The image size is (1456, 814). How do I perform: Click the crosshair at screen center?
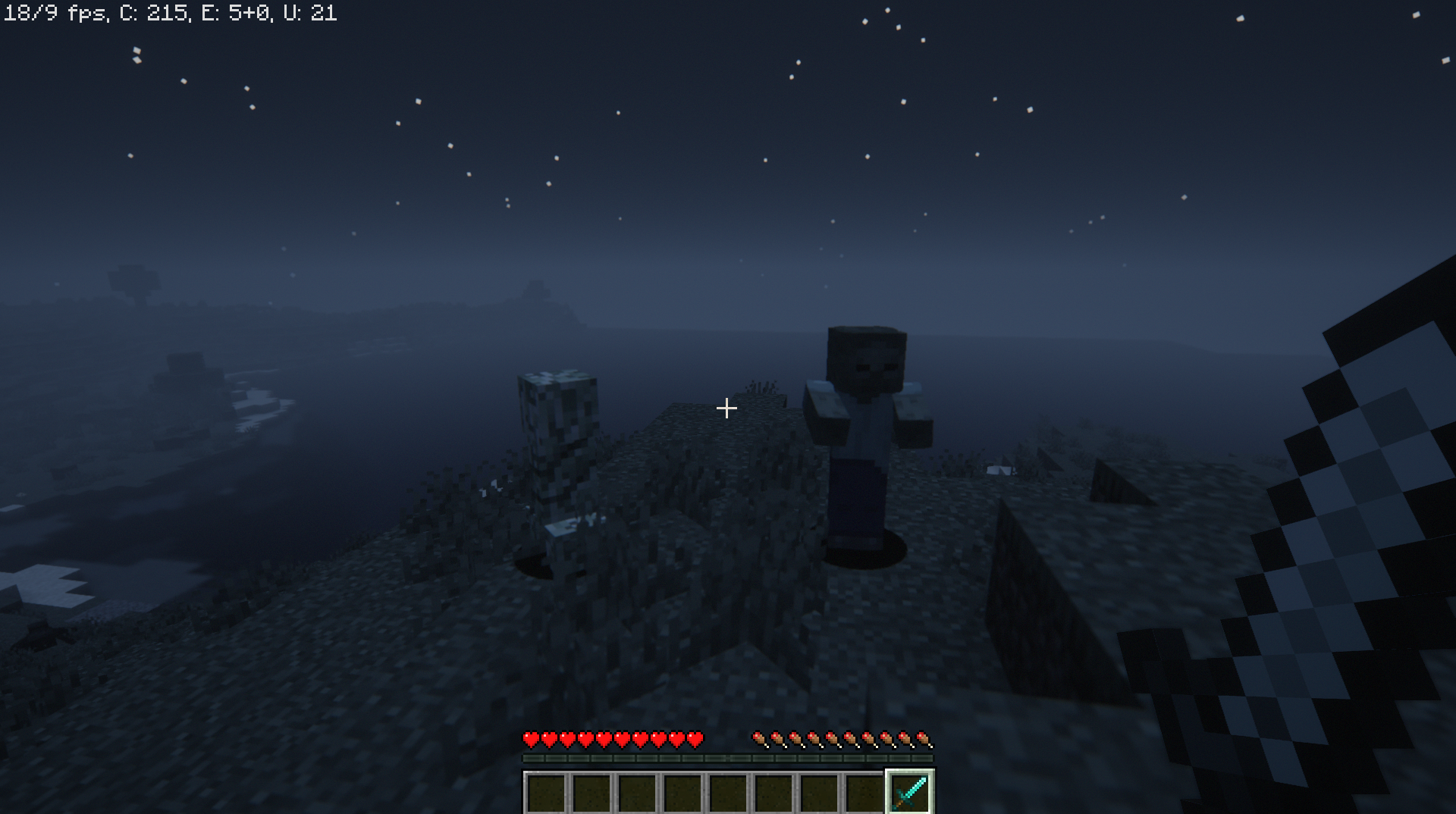(726, 408)
